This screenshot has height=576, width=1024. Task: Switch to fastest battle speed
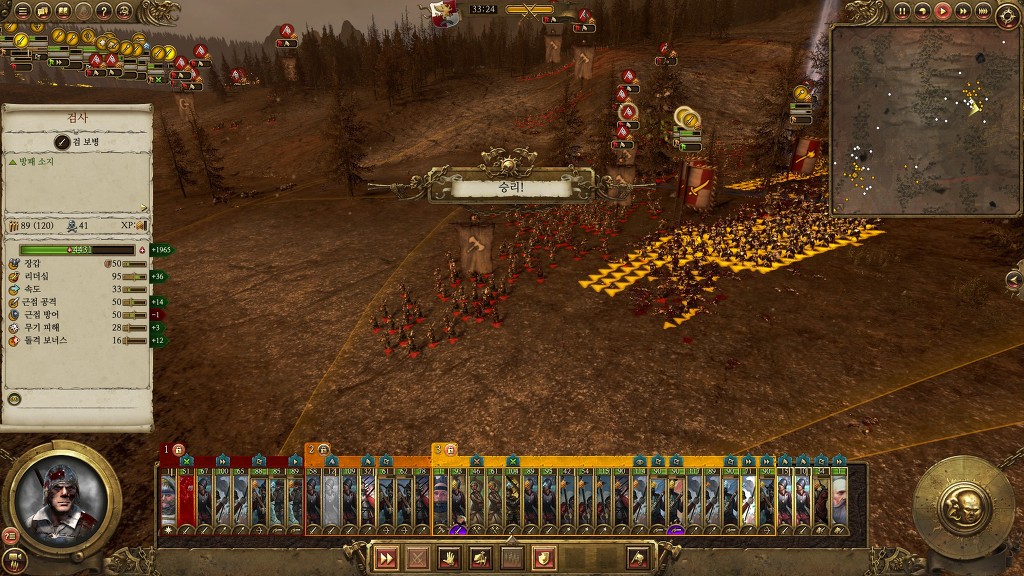click(x=982, y=11)
